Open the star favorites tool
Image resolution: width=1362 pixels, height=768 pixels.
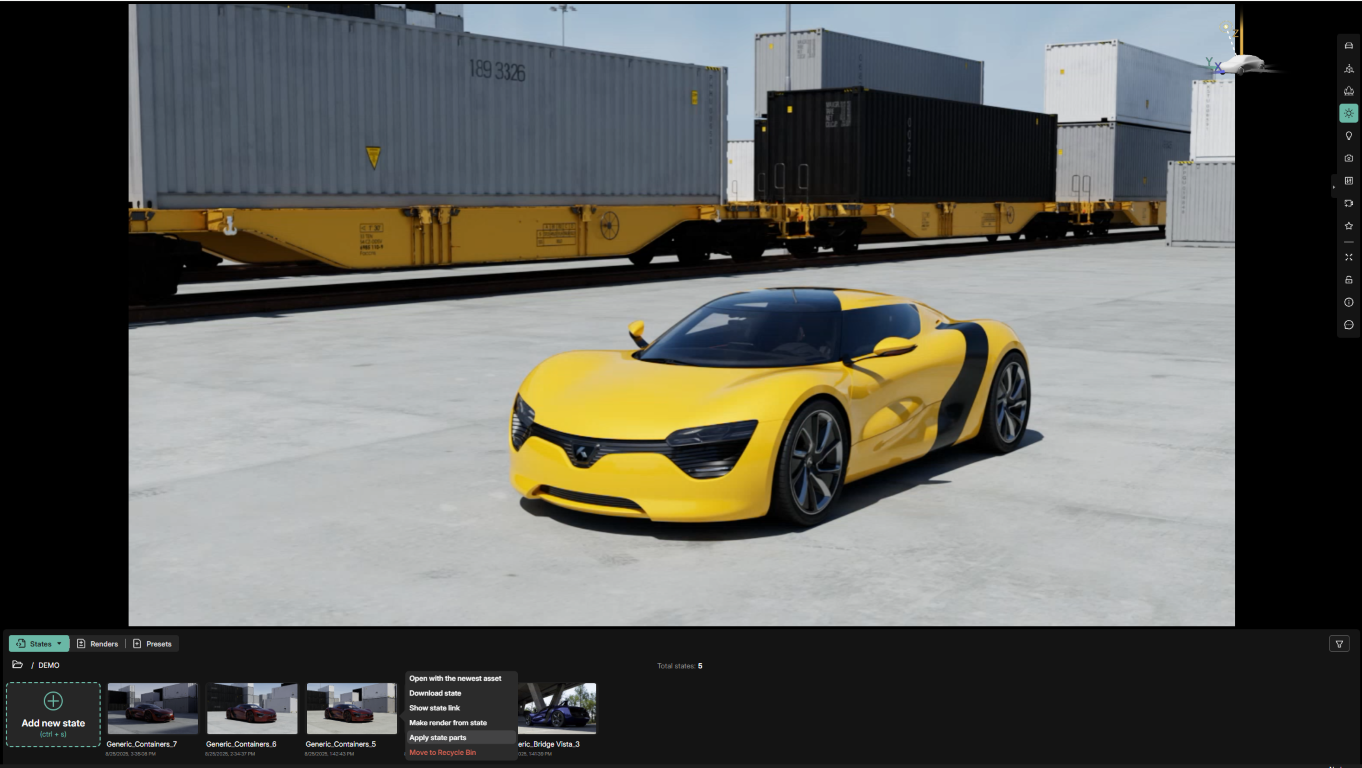point(1348,226)
